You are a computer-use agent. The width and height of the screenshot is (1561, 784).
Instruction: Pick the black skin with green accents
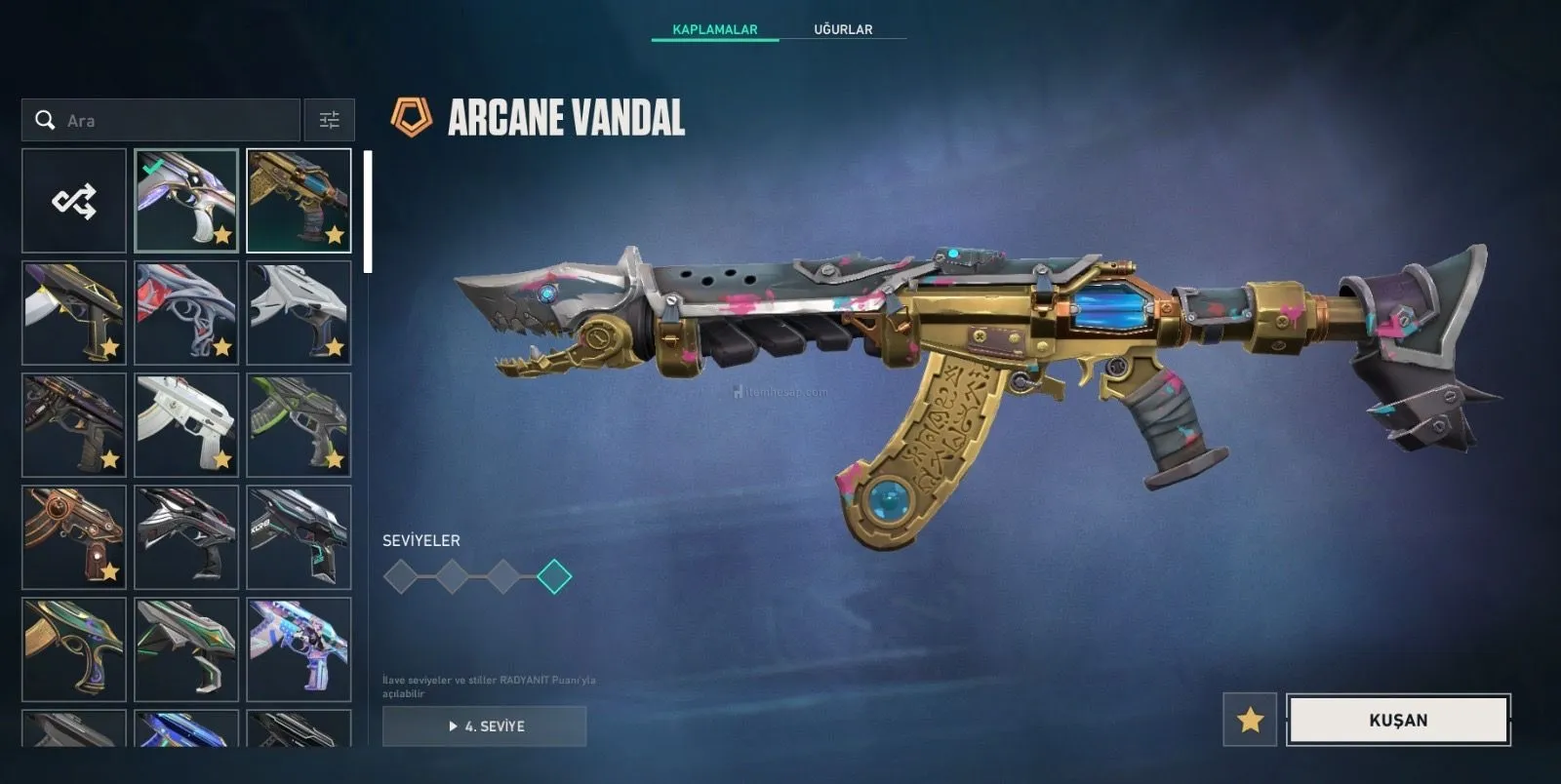(299, 425)
